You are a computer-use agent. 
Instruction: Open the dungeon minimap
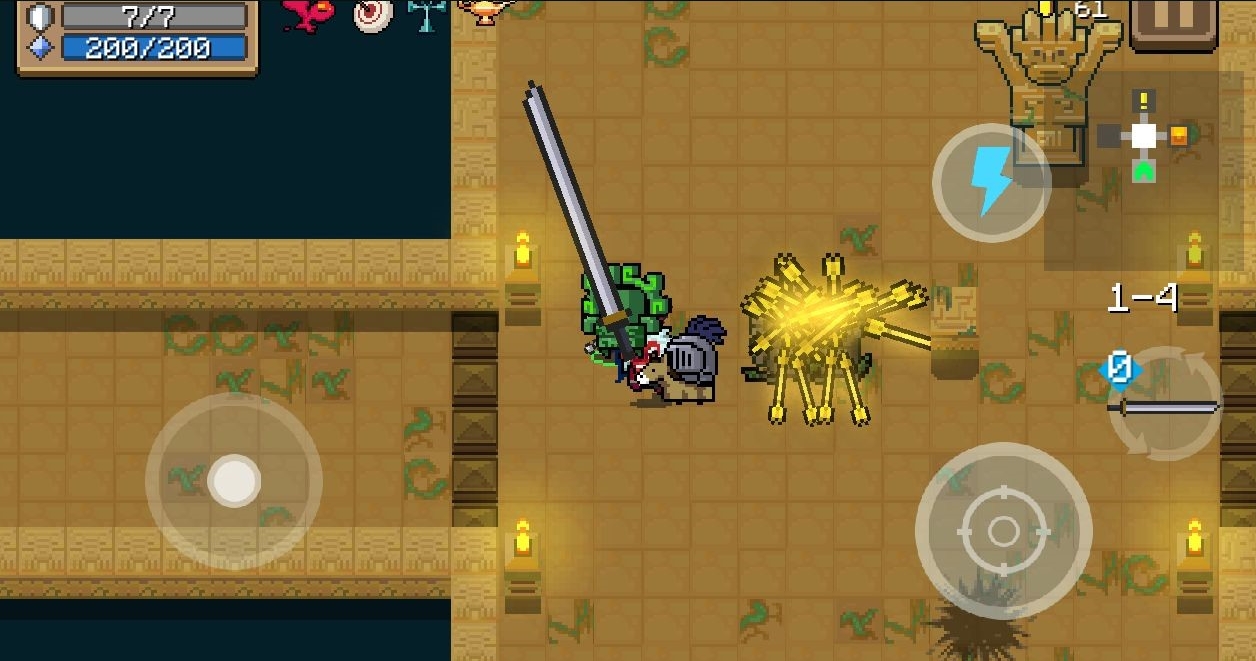(x=1144, y=138)
